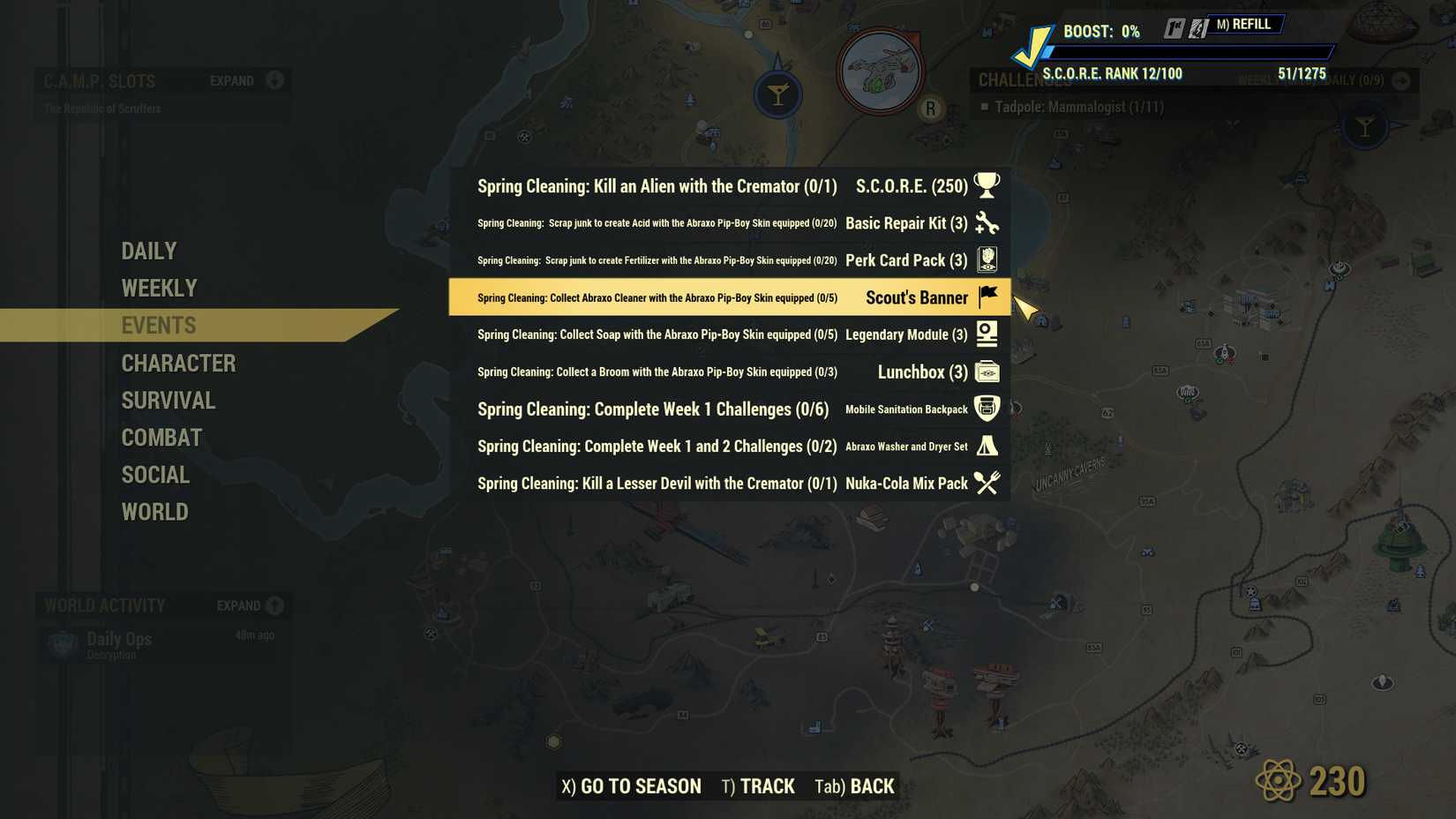Select the Lunchbox reward icon
Image resolution: width=1456 pixels, height=819 pixels.
tap(986, 371)
